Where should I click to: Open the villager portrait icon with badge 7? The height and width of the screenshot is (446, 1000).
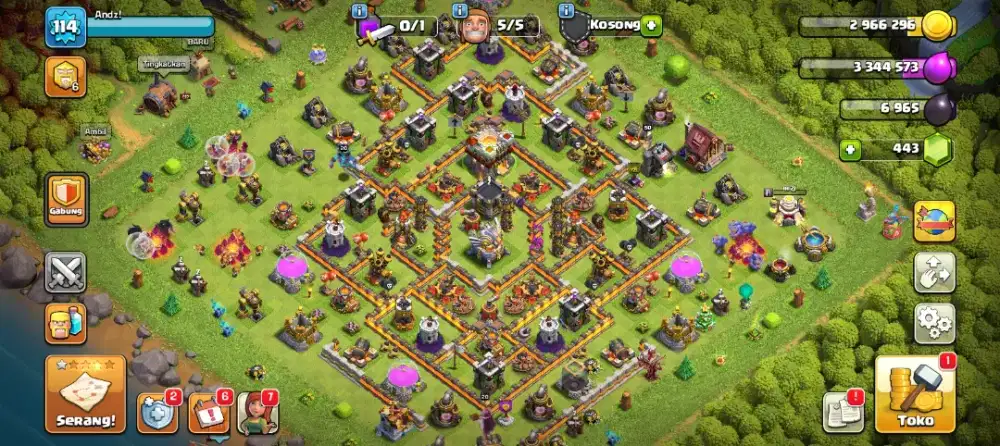(x=256, y=412)
